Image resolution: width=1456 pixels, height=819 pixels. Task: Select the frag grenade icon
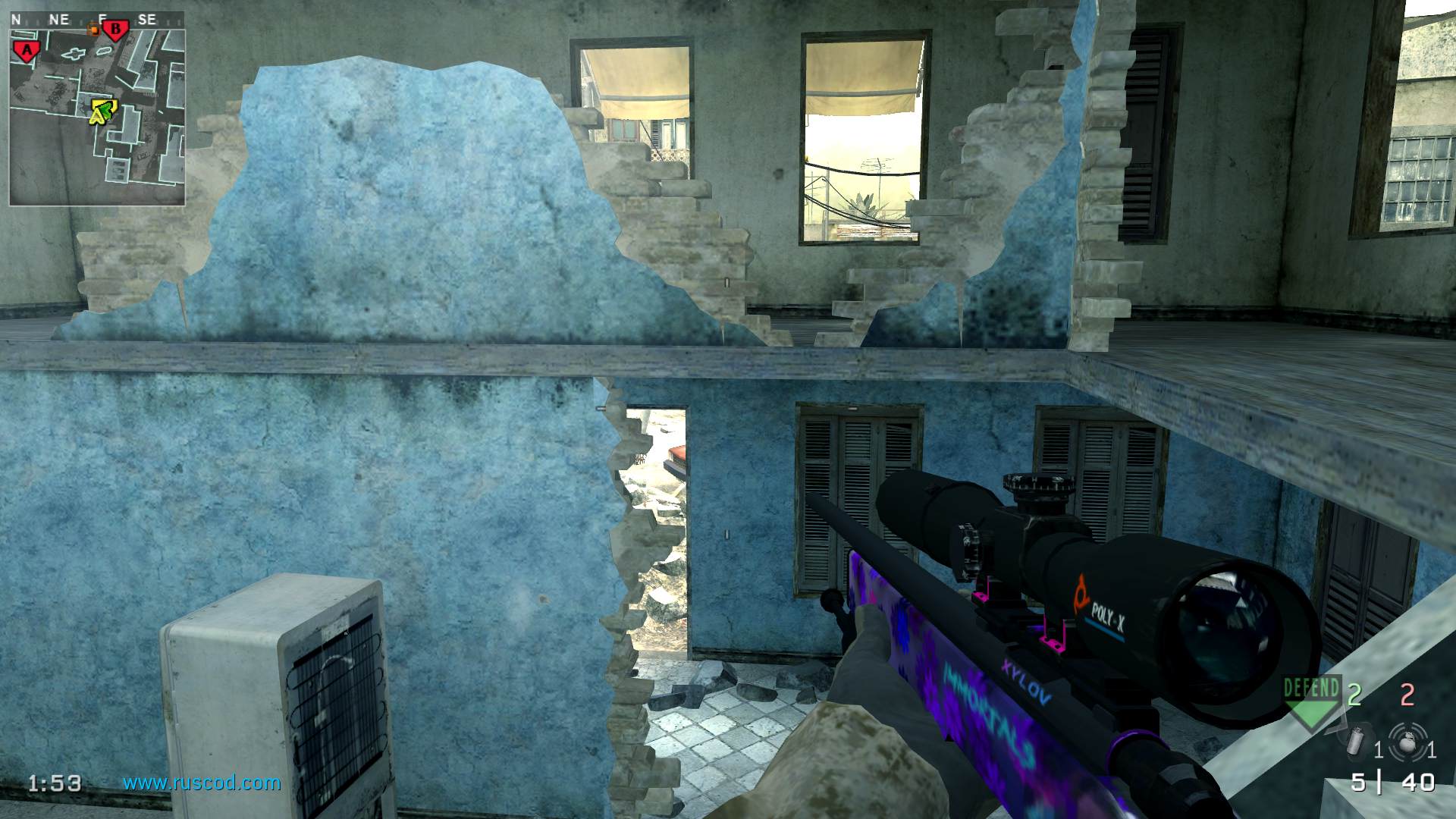[1407, 741]
